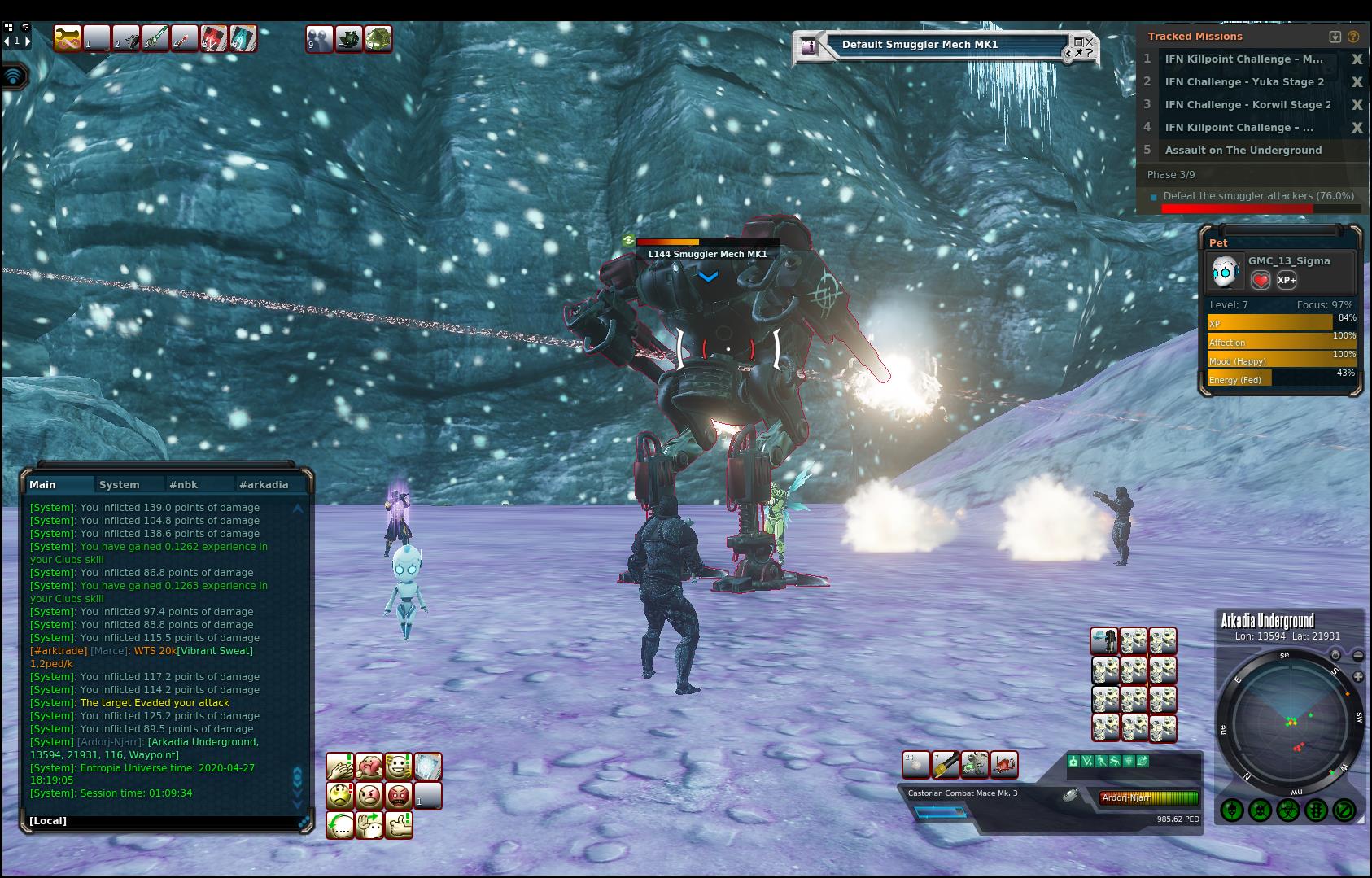This screenshot has height=878, width=1372.
Task: Switch to the System chat tab
Action: [x=120, y=484]
